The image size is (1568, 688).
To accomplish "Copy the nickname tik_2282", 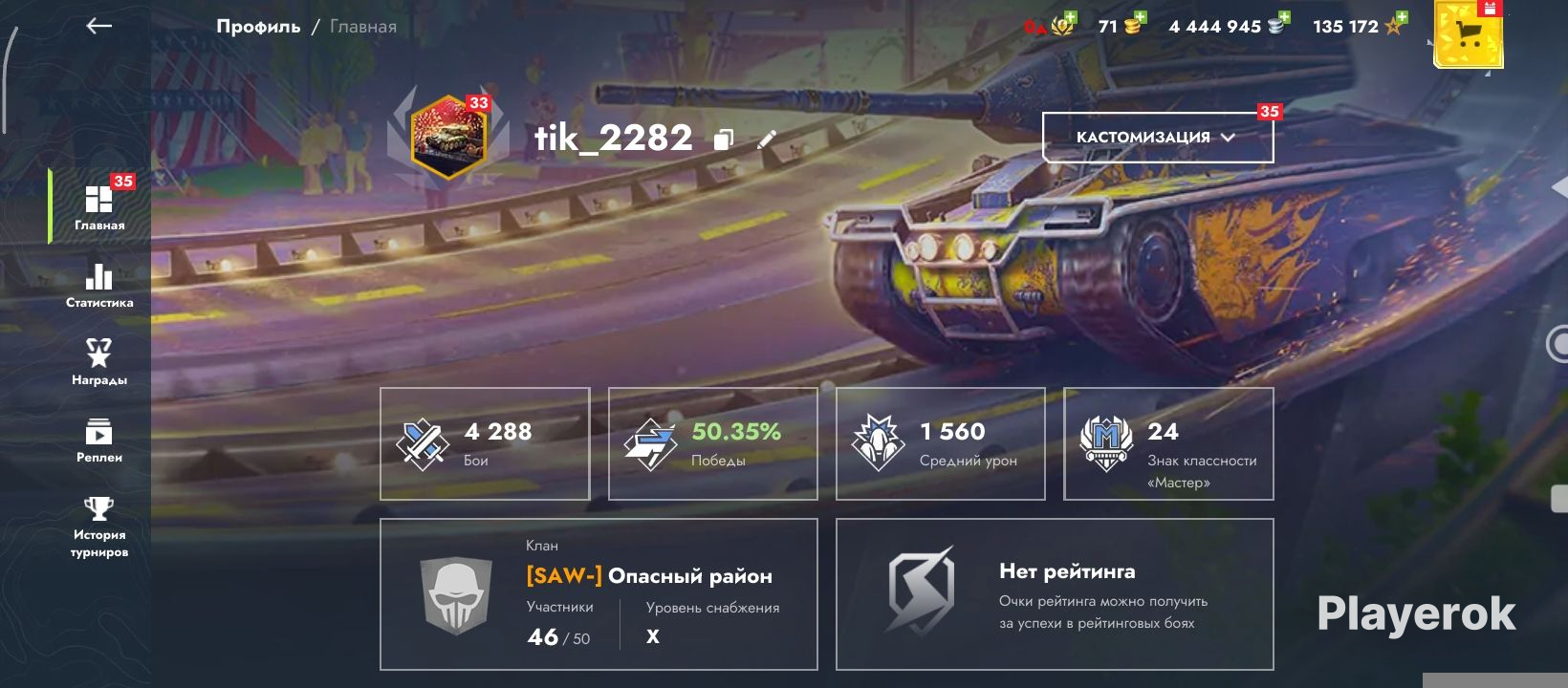I will click(724, 140).
